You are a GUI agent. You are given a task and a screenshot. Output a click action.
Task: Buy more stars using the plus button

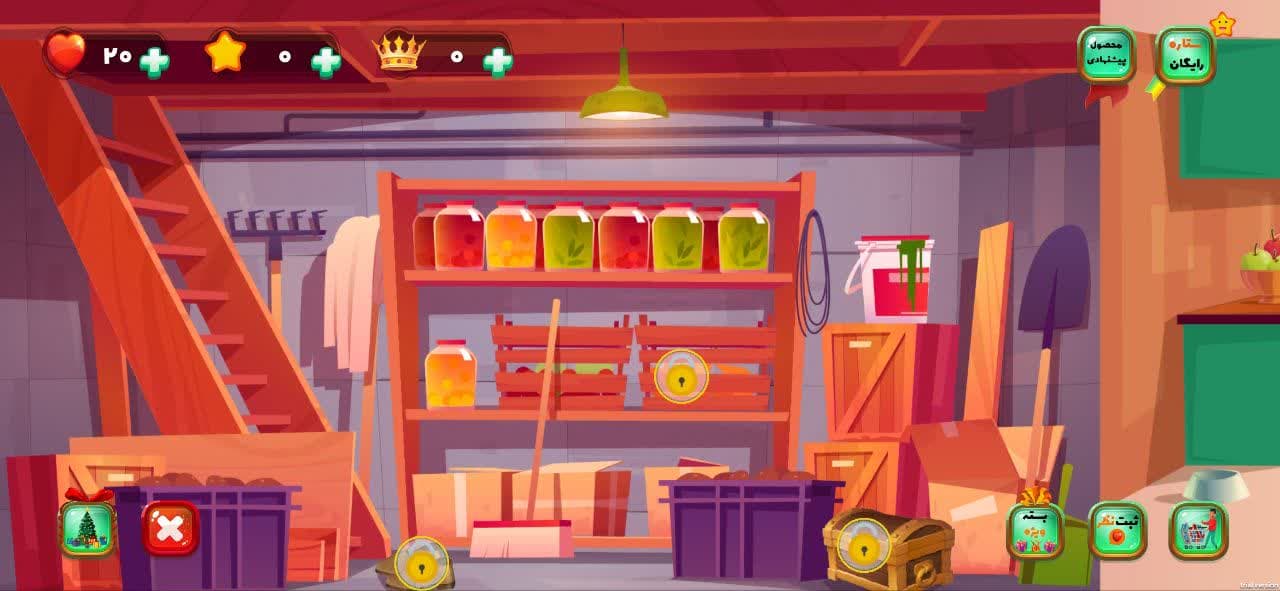pos(326,62)
